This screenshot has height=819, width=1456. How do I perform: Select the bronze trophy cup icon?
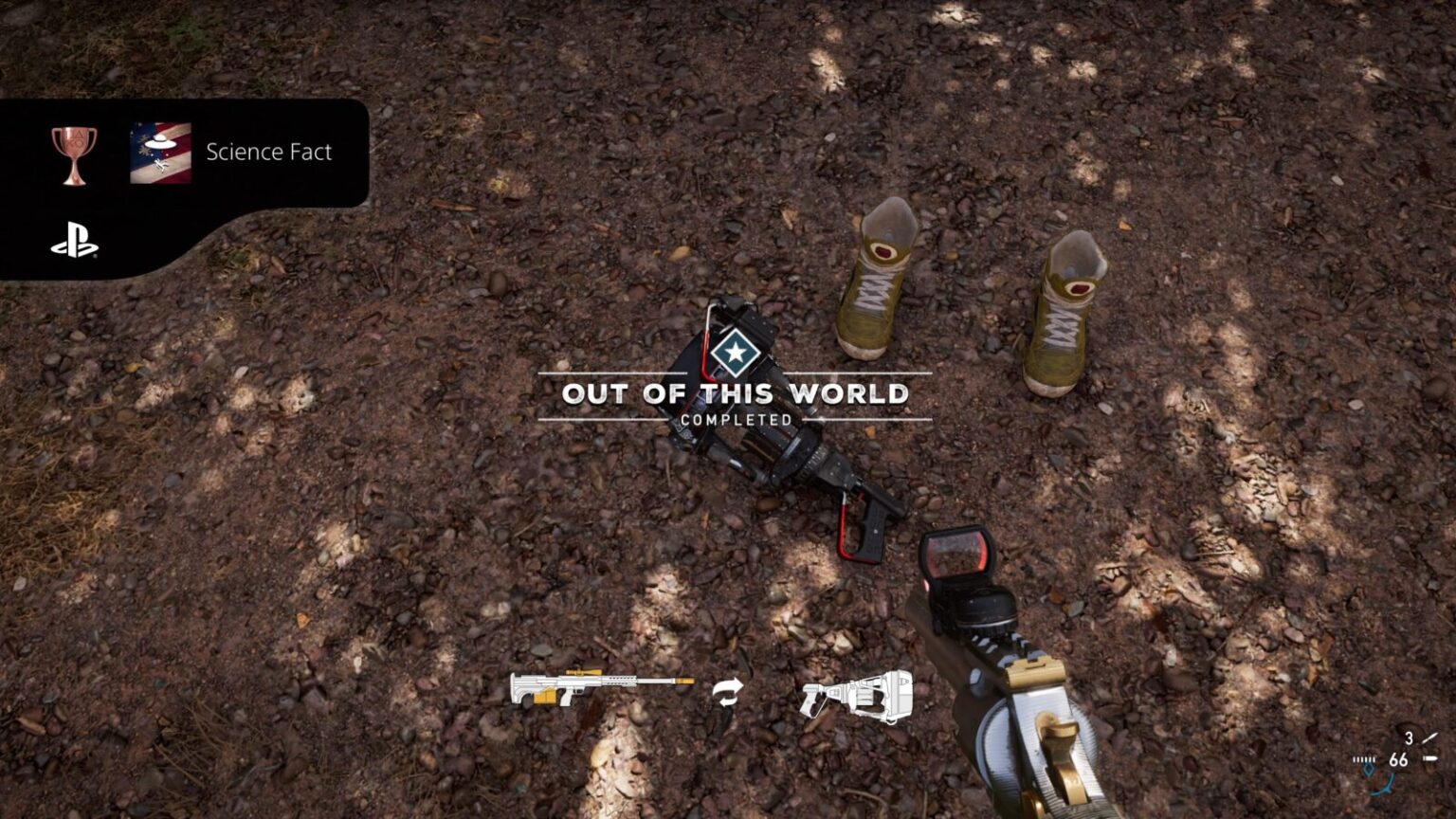(x=74, y=155)
